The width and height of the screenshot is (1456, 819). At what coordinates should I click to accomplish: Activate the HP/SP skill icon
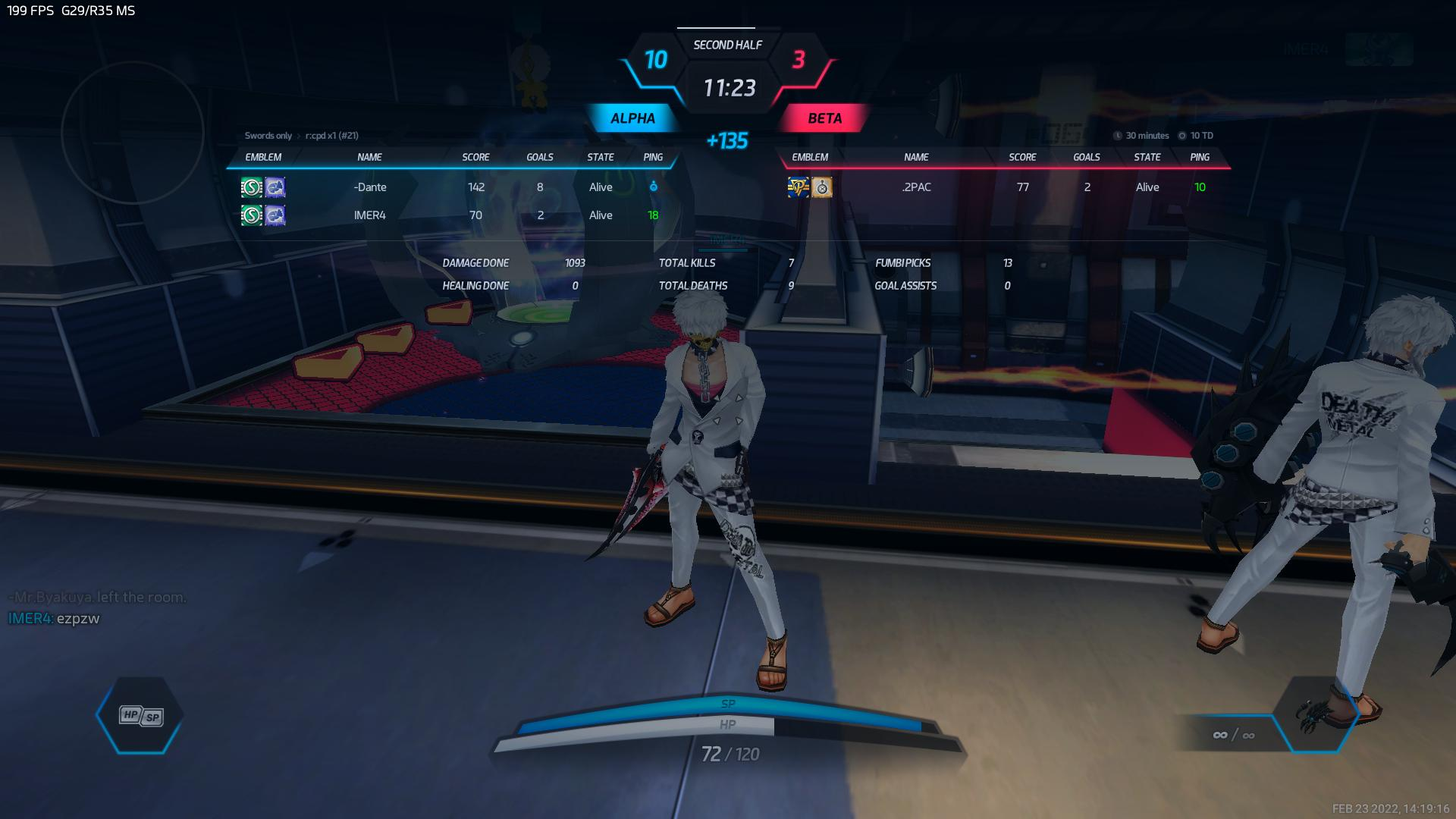click(141, 715)
